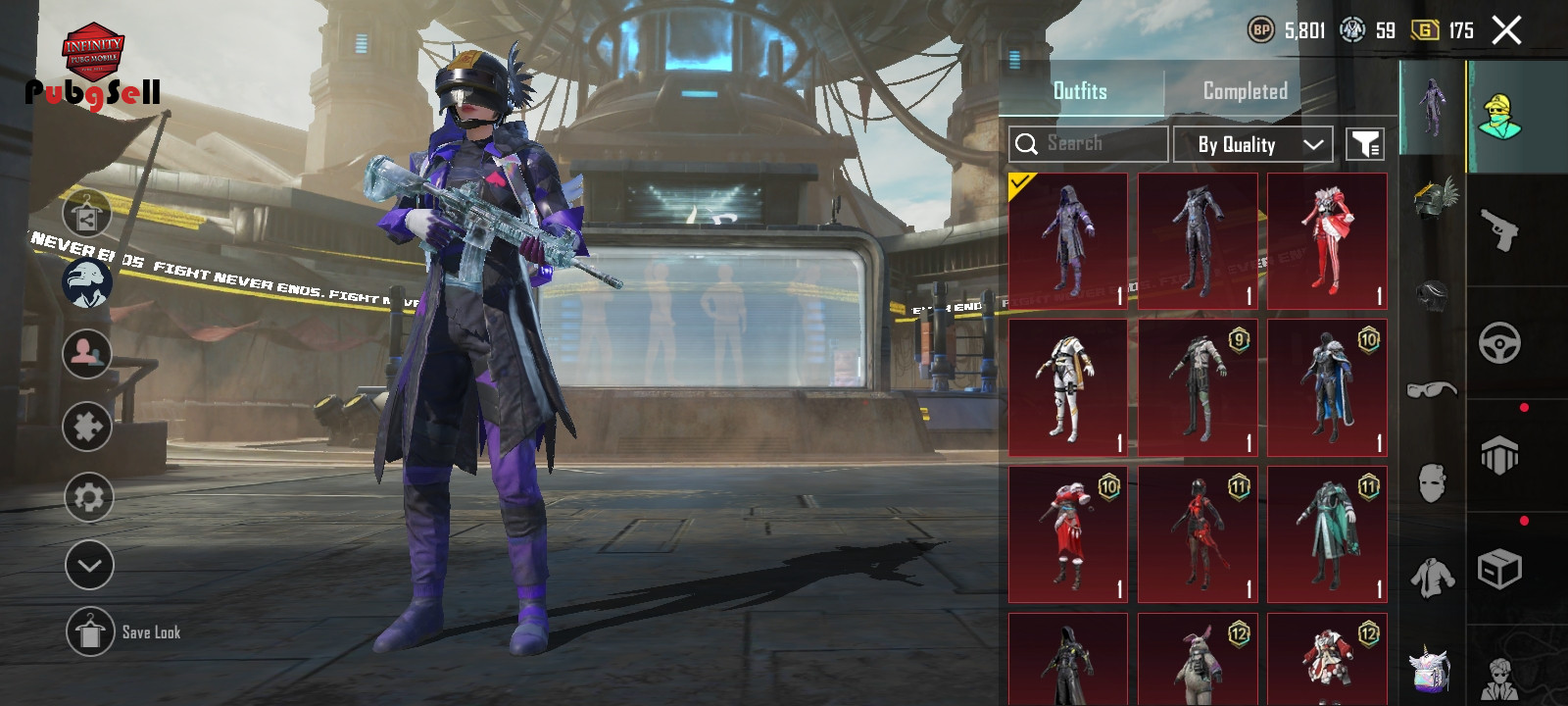This screenshot has height=706, width=1568.
Task: Select the red and white clown outfit
Action: [1327, 241]
